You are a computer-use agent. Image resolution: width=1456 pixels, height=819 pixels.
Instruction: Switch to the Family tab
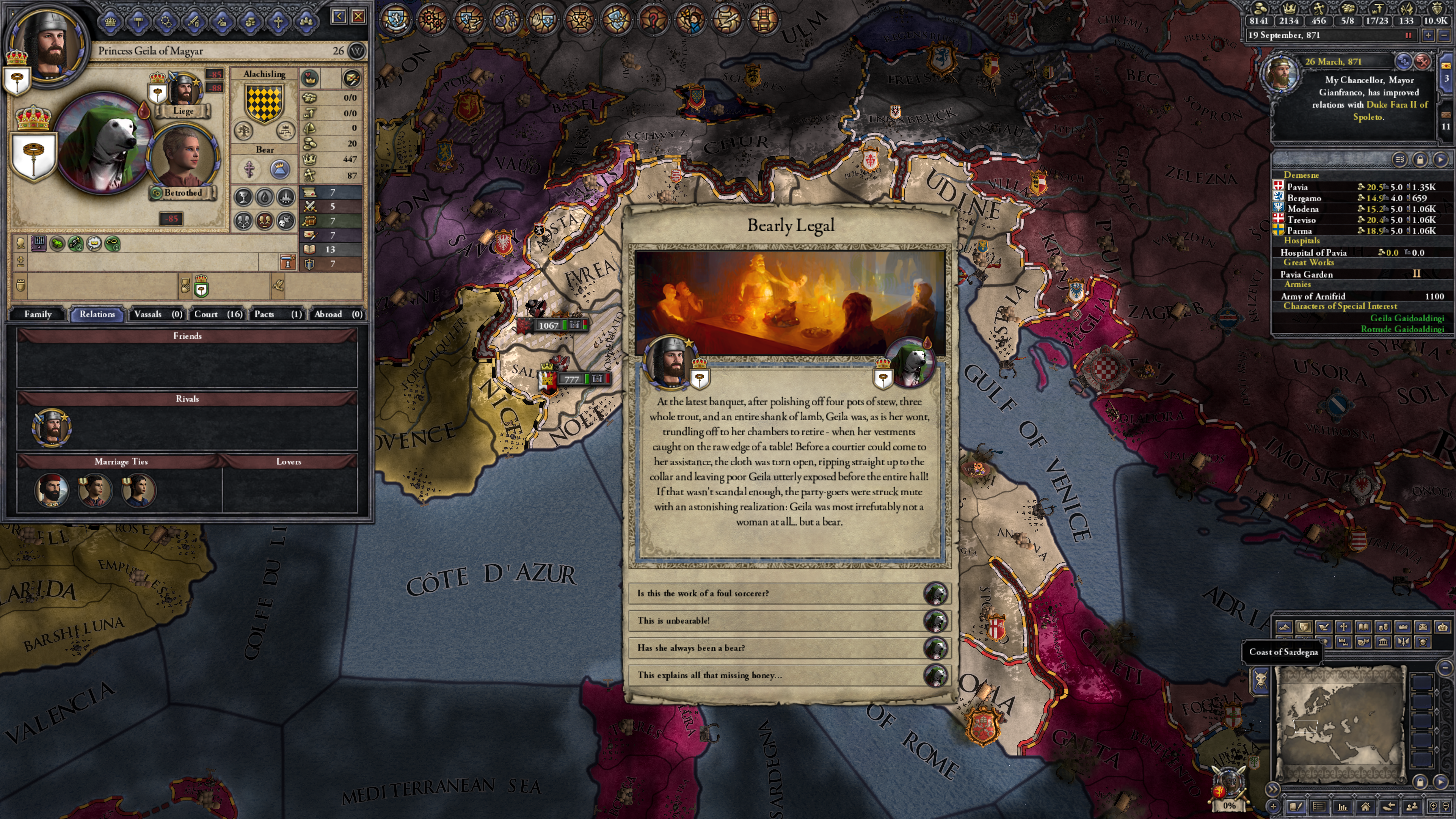38,314
